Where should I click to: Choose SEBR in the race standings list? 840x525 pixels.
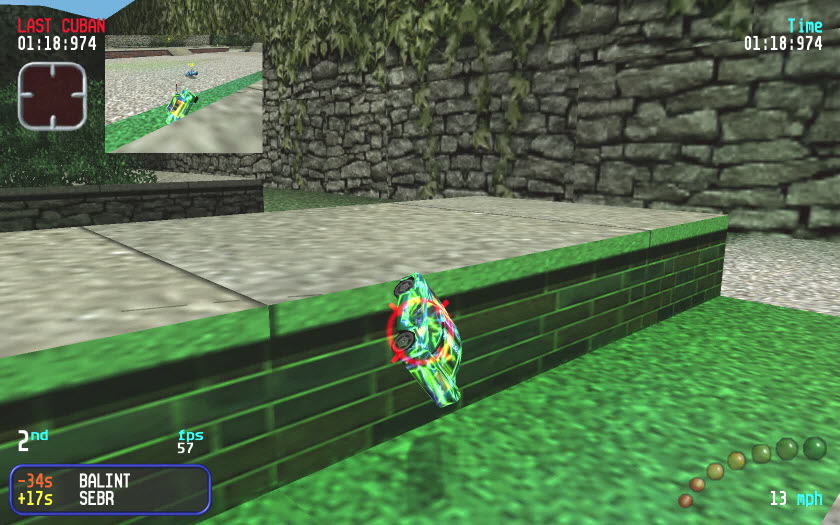pos(98,498)
